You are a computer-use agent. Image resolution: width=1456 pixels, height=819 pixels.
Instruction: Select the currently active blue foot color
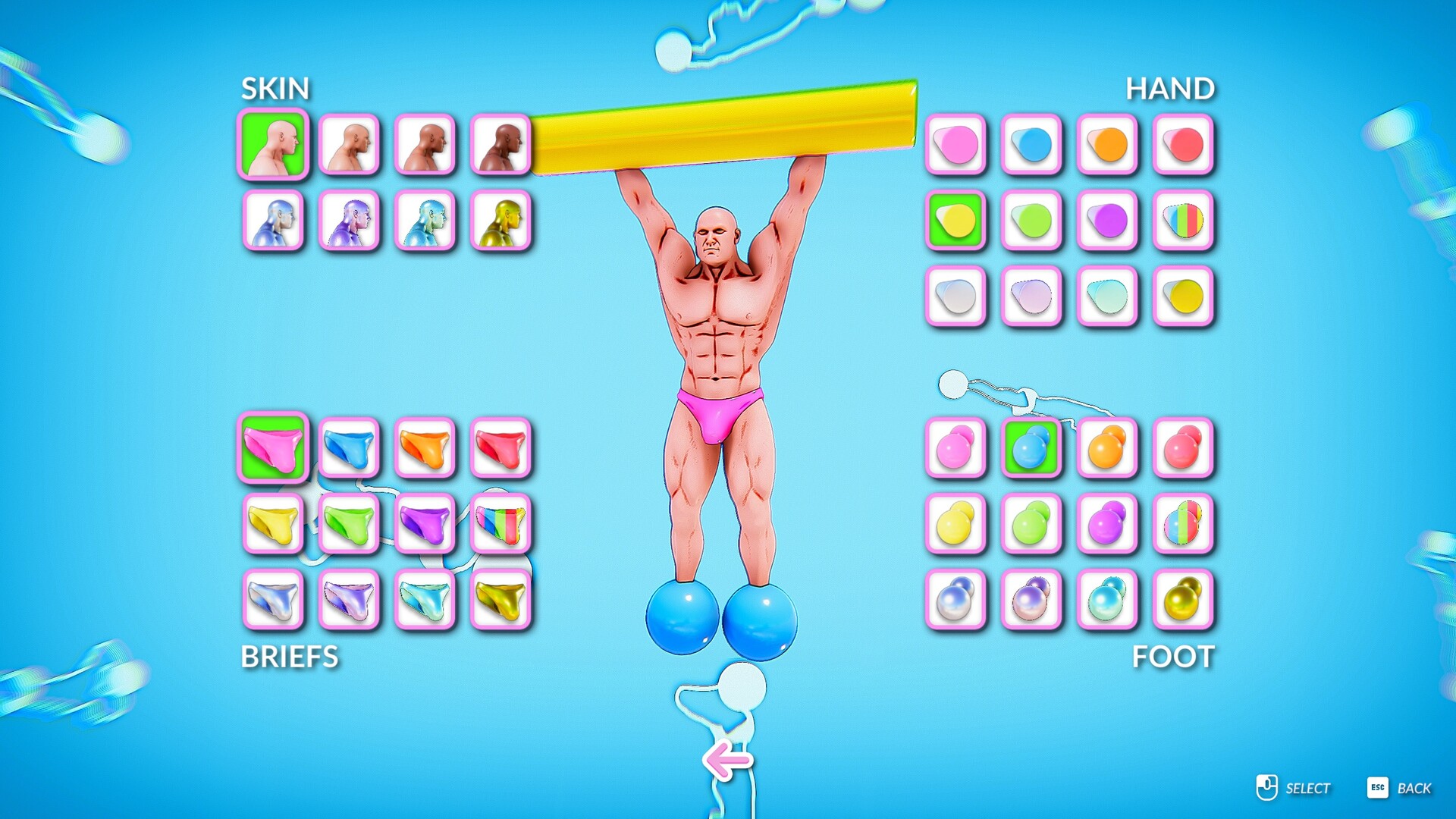point(1031,447)
